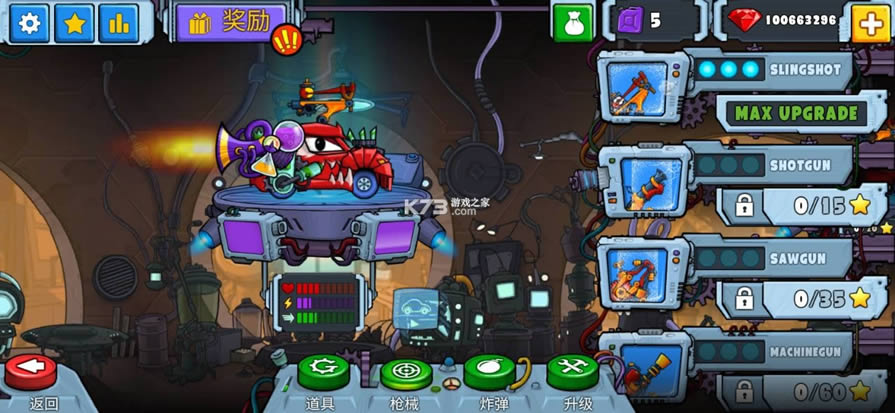Click the MAX UPGRADE button

click(795, 113)
